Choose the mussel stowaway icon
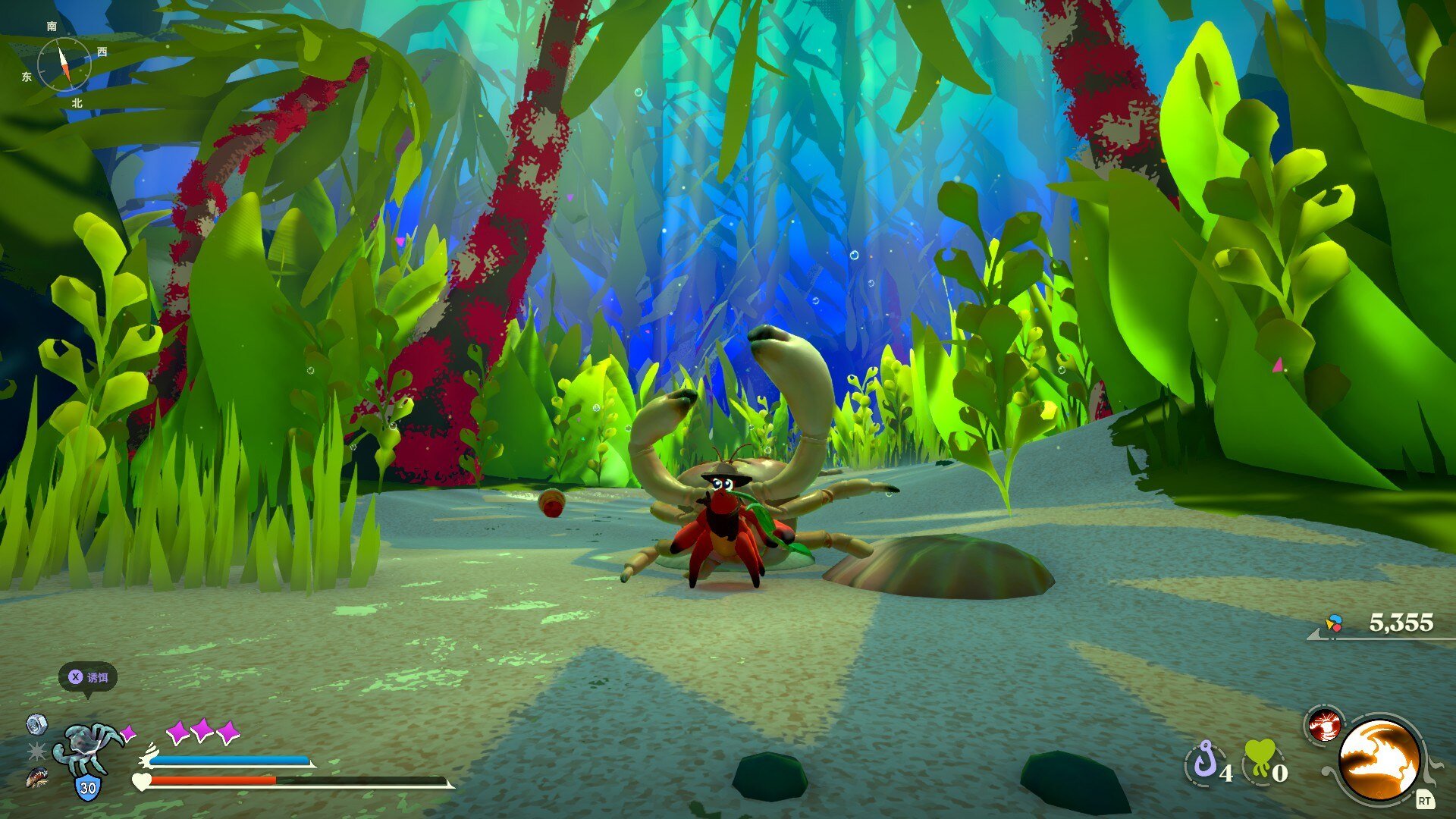The image size is (1456, 819). tap(36, 777)
